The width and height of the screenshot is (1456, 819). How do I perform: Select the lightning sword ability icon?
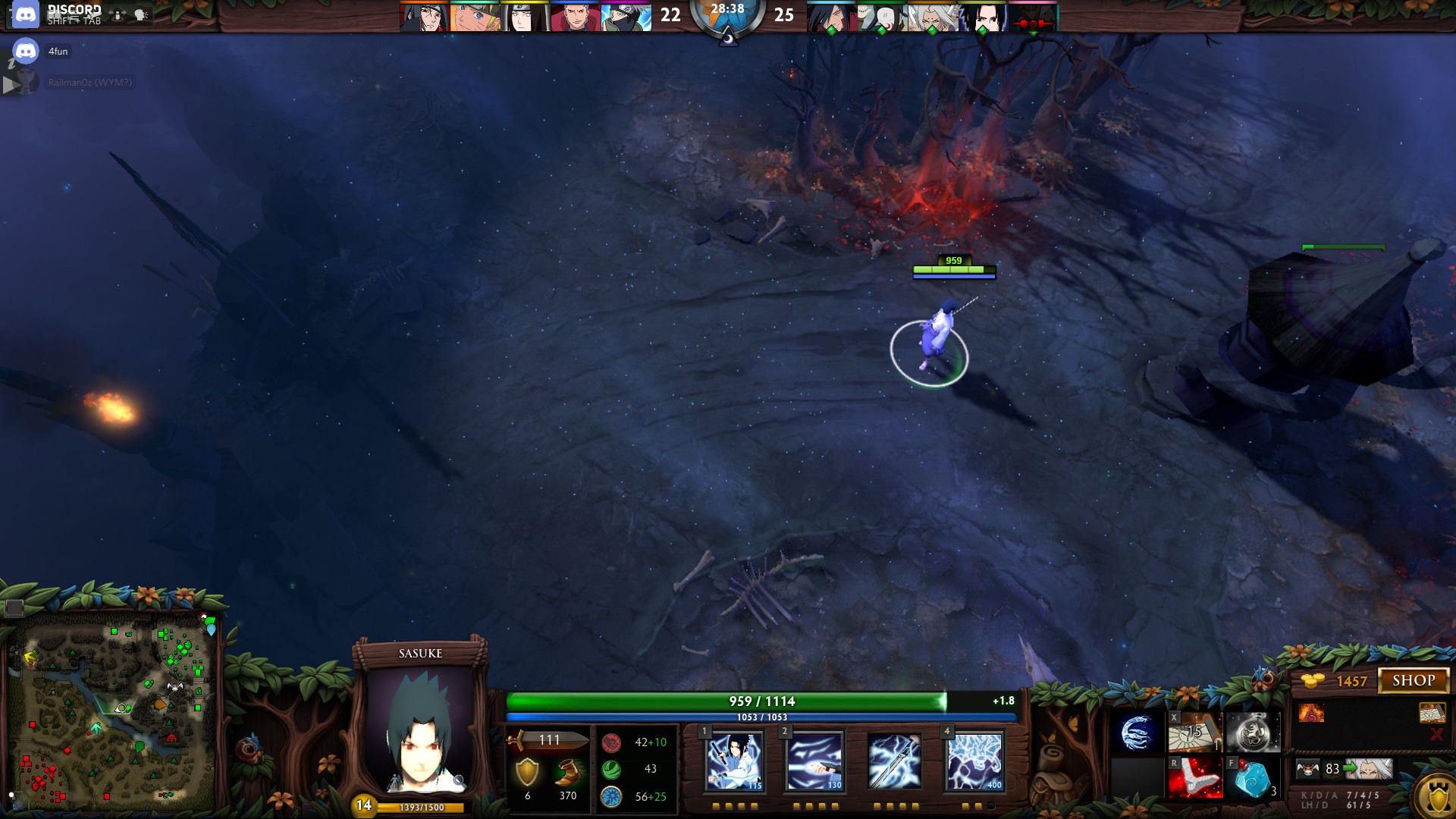895,761
